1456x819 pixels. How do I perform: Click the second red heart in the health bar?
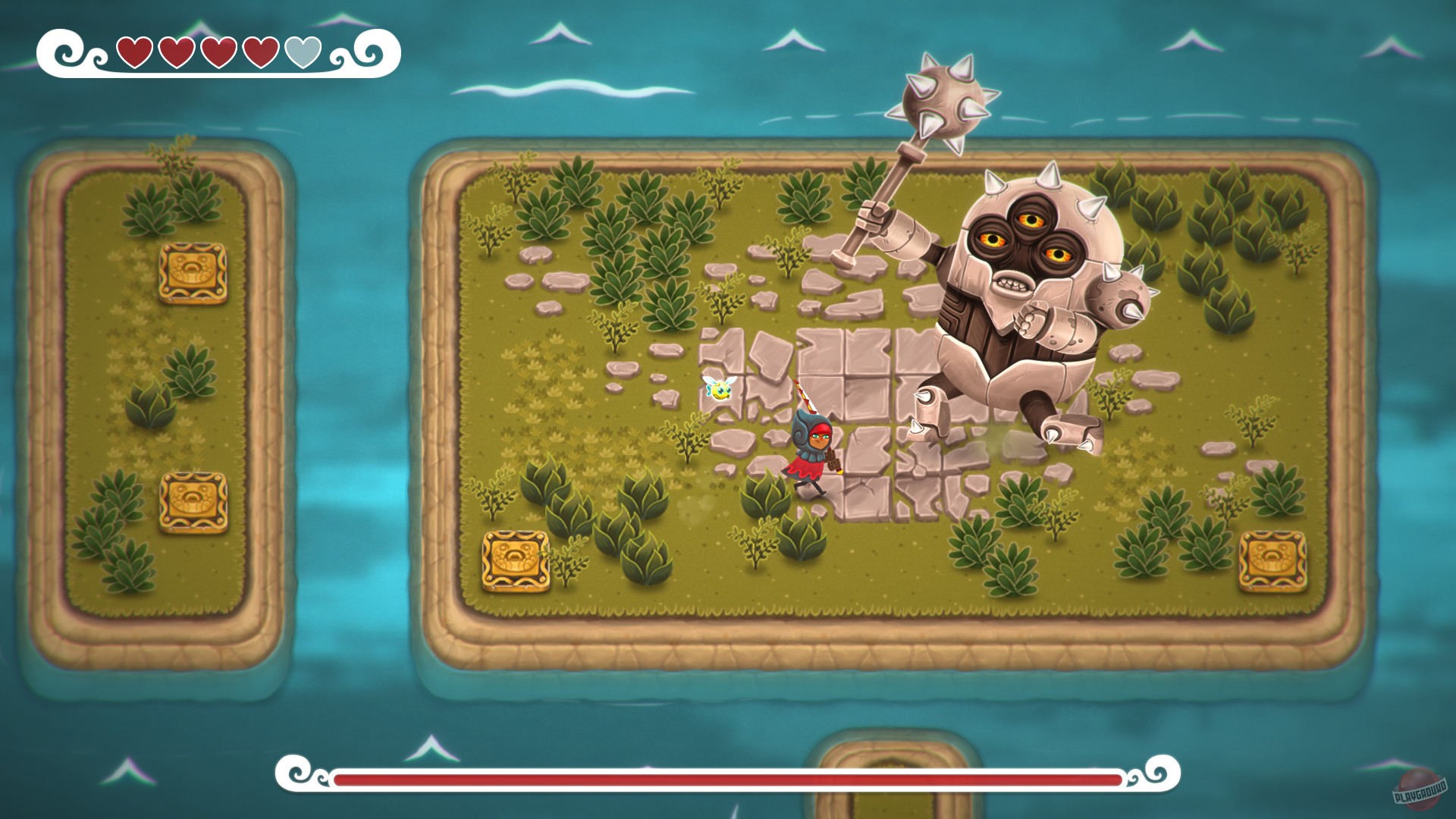[x=177, y=53]
